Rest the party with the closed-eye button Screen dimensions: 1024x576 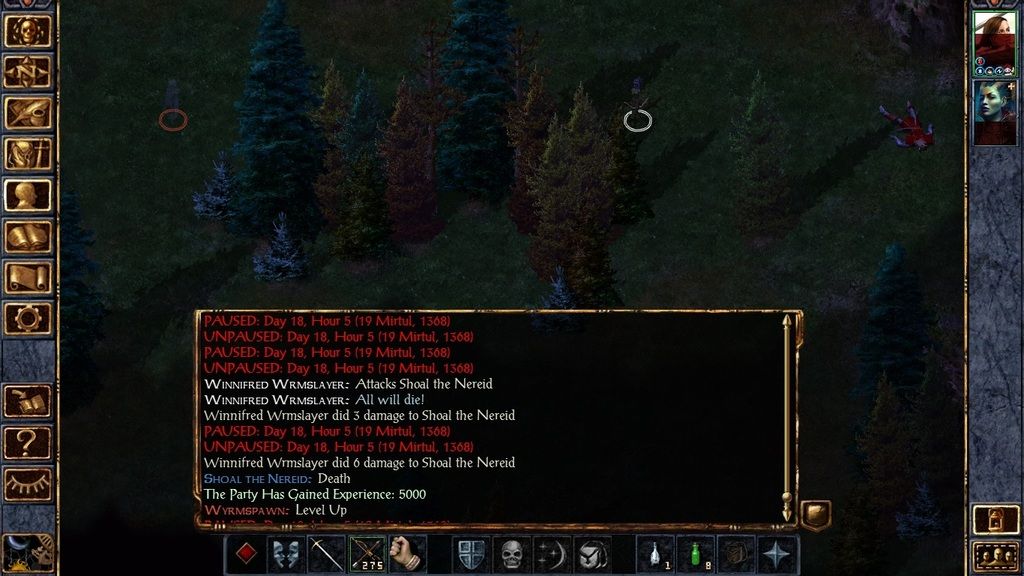(x=28, y=484)
